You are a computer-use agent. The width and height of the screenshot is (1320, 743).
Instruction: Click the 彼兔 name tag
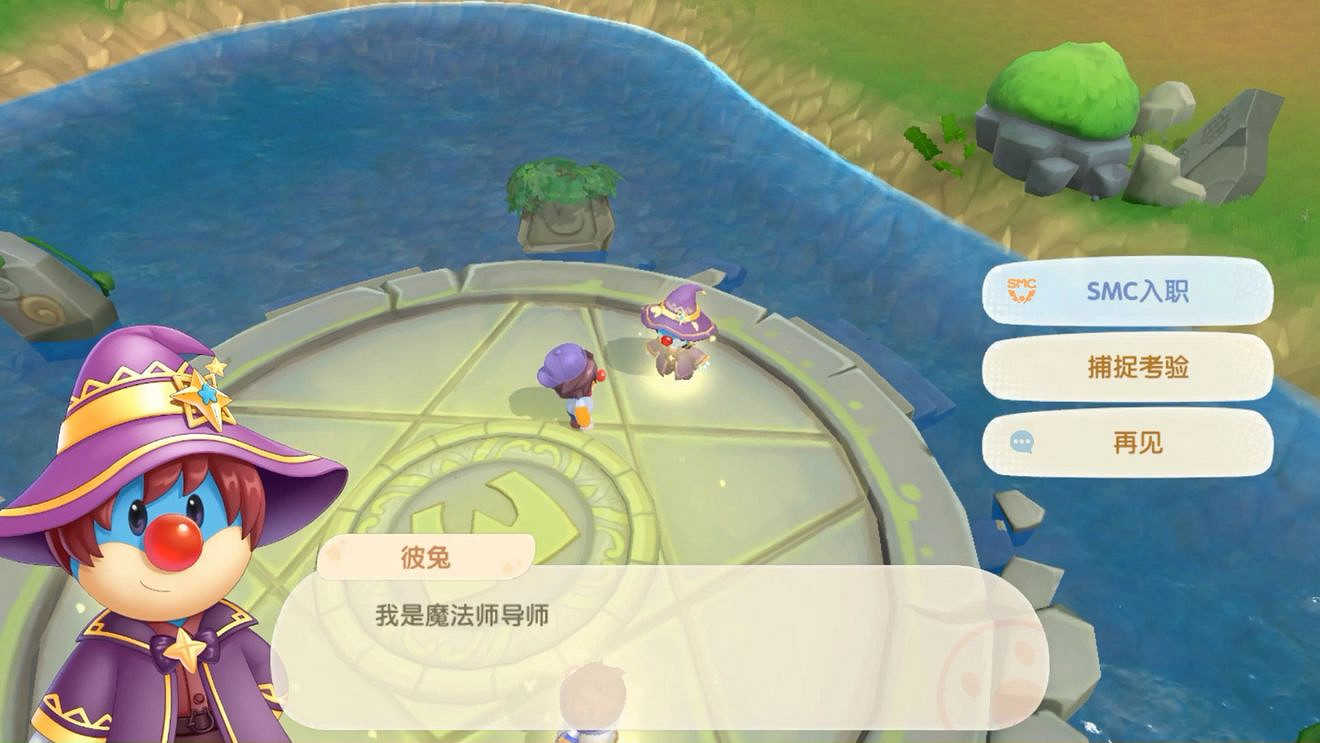[x=425, y=557]
